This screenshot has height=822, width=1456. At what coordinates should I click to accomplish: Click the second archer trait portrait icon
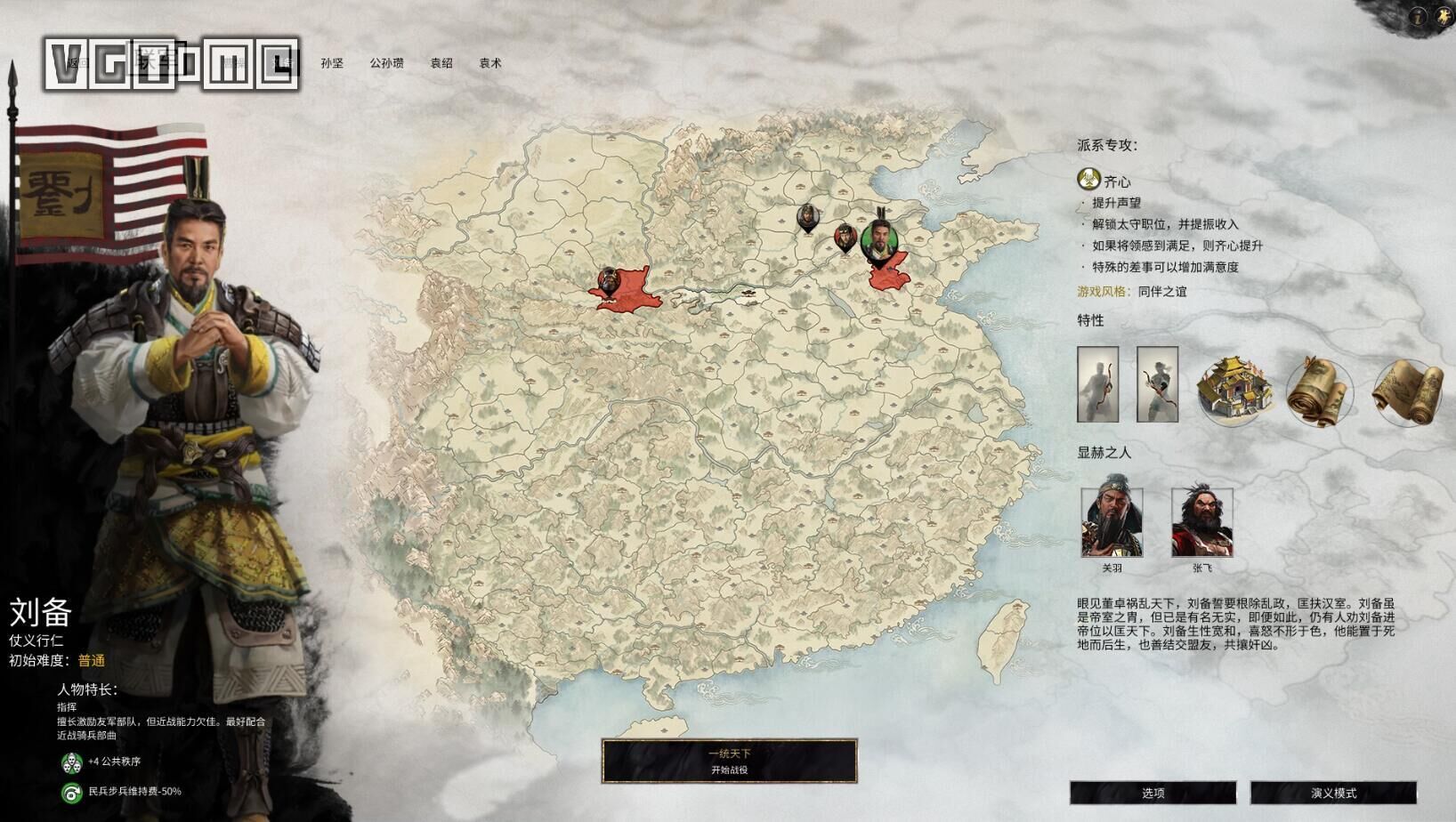click(1157, 384)
